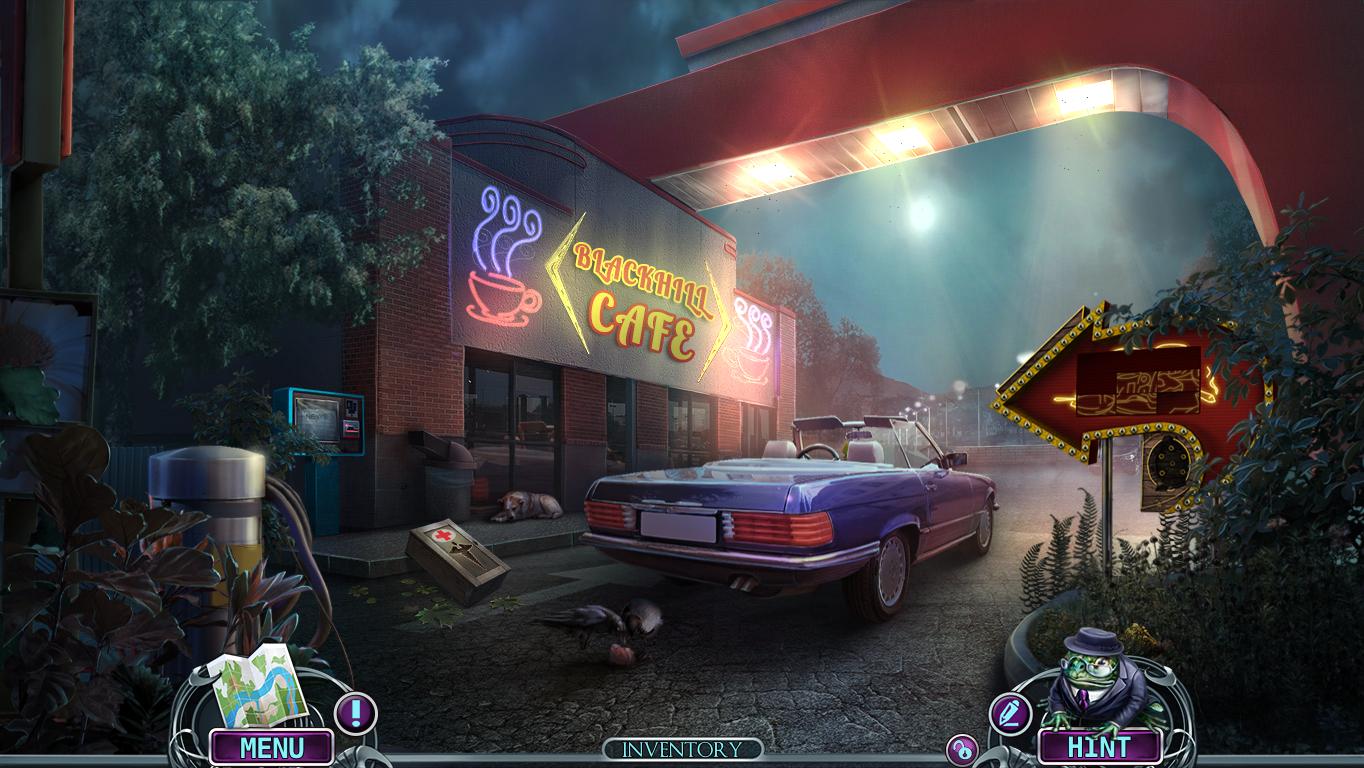Click the purple exclamation mark icon
Screen dimensions: 1364x768
[x=354, y=713]
